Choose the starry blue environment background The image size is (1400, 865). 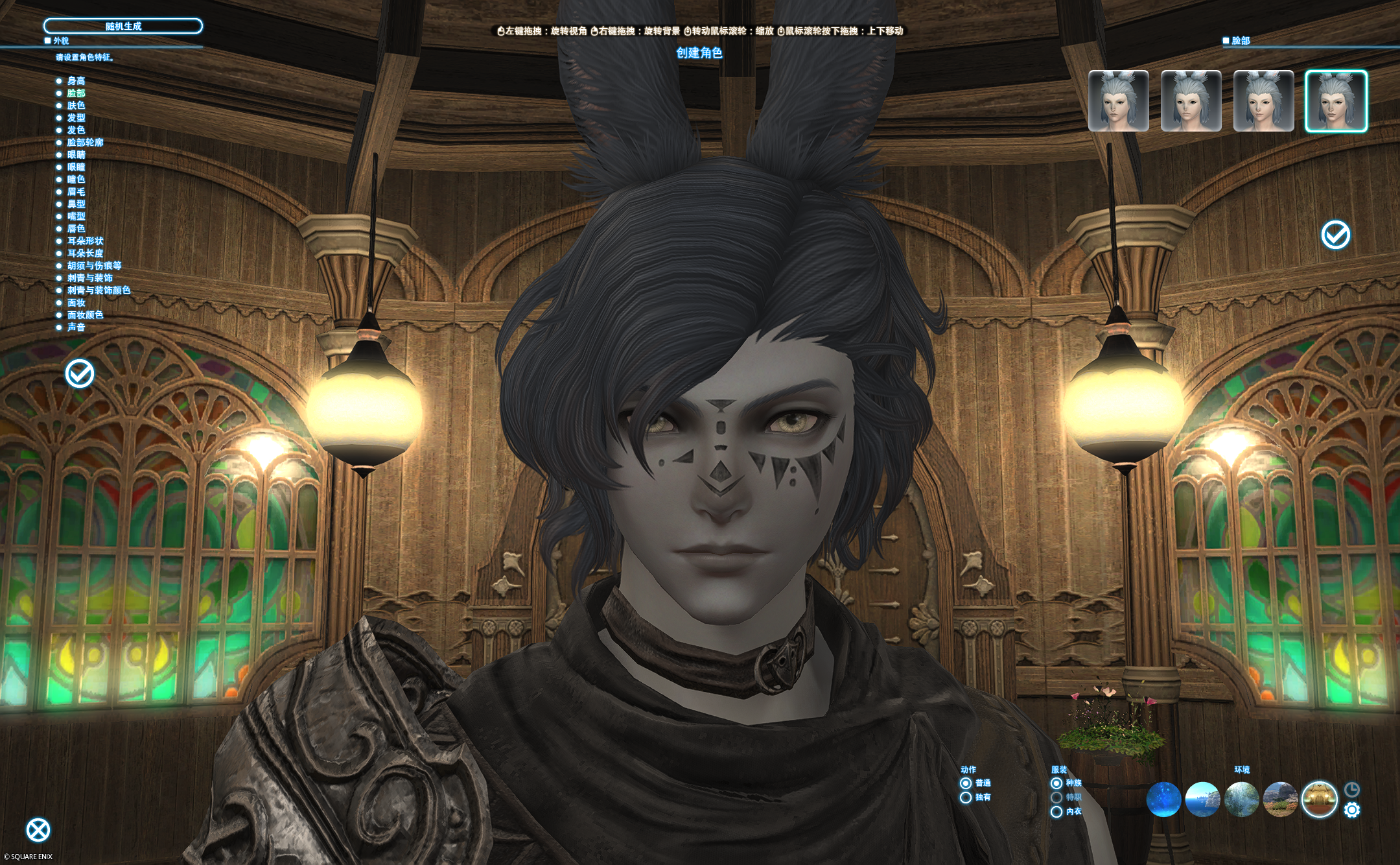1163,800
